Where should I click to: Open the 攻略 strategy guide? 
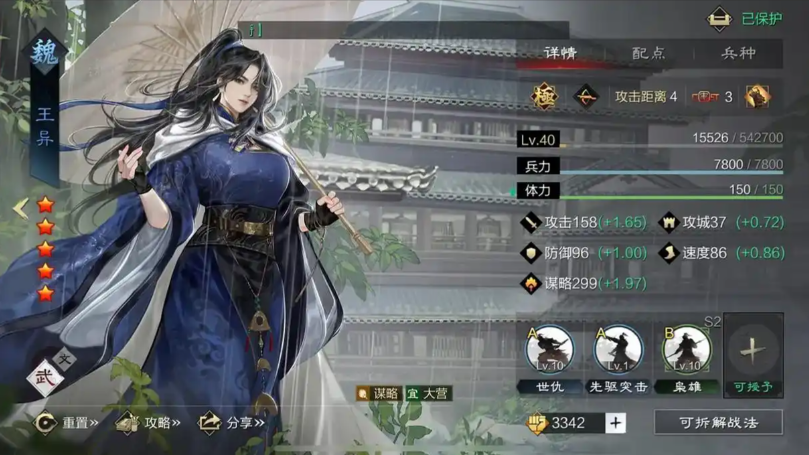pos(148,423)
